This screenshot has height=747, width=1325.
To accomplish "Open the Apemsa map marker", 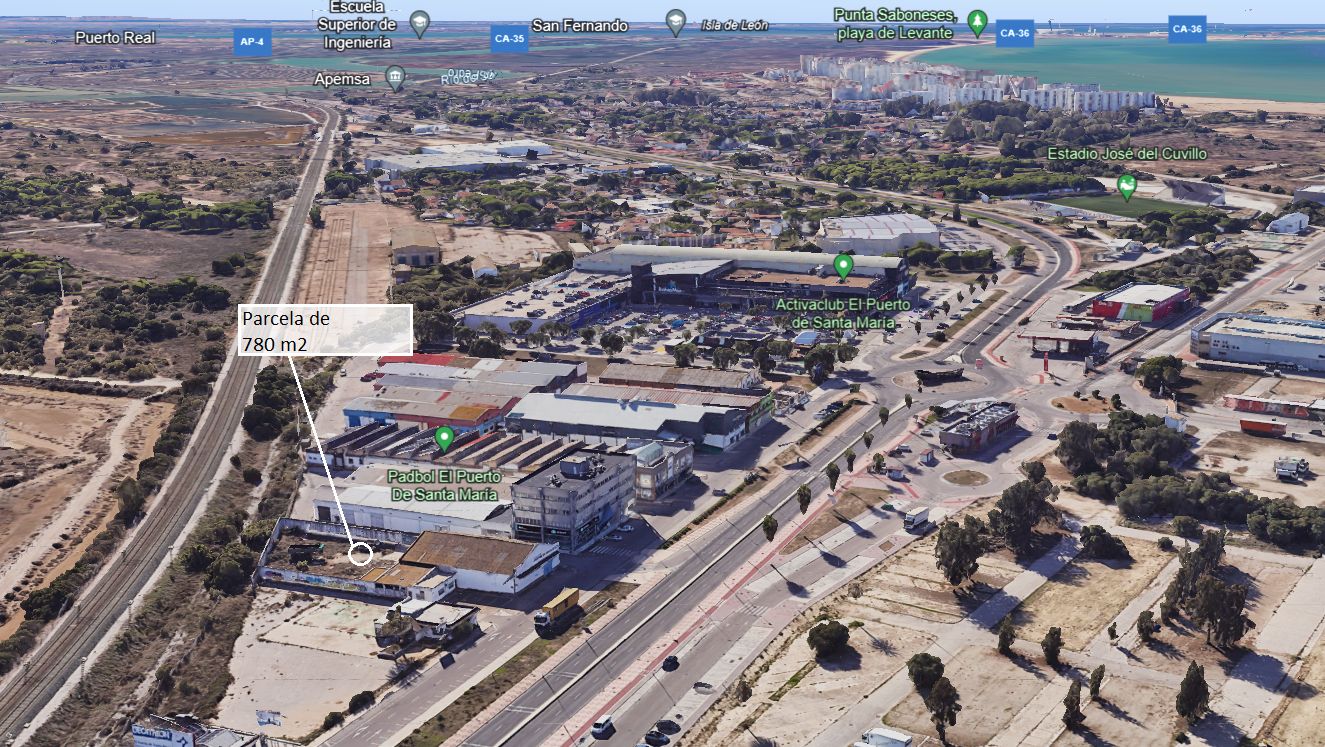I will pyautogui.click(x=395, y=77).
